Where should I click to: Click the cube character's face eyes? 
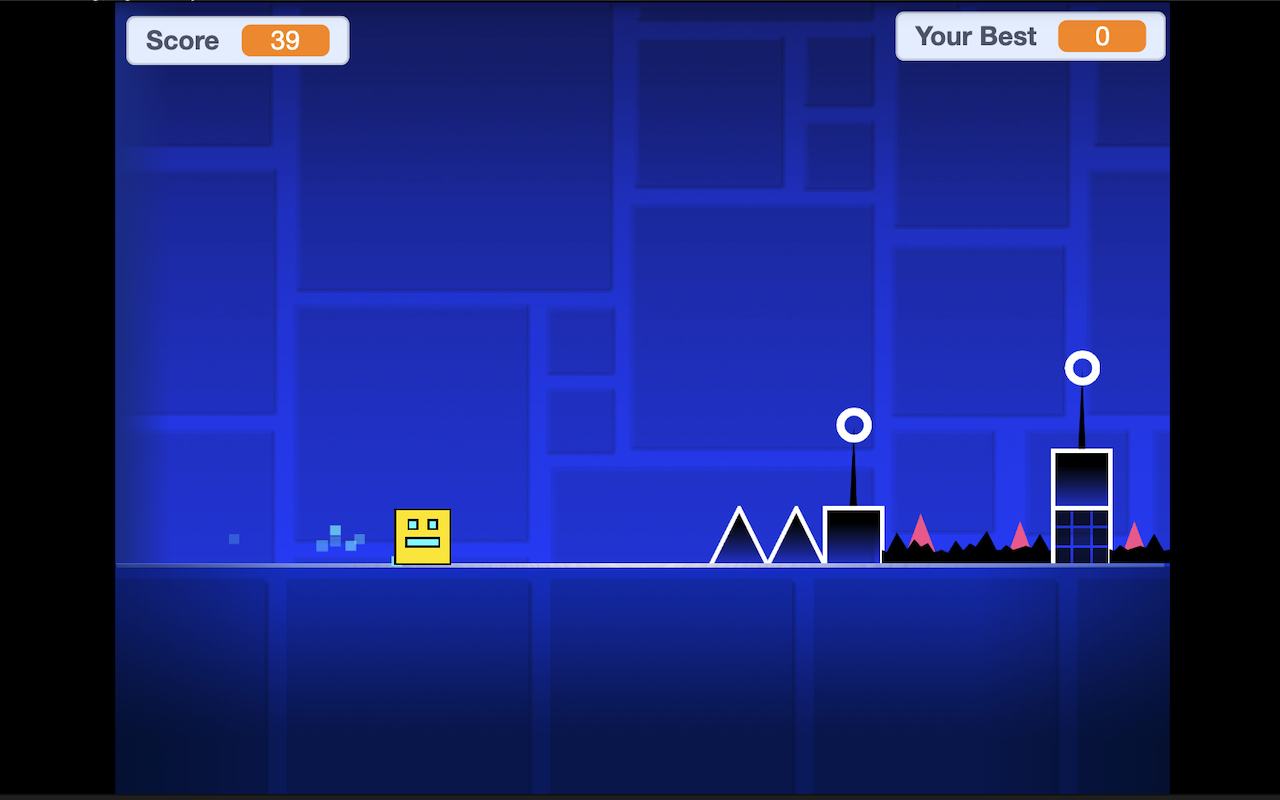(x=422, y=522)
